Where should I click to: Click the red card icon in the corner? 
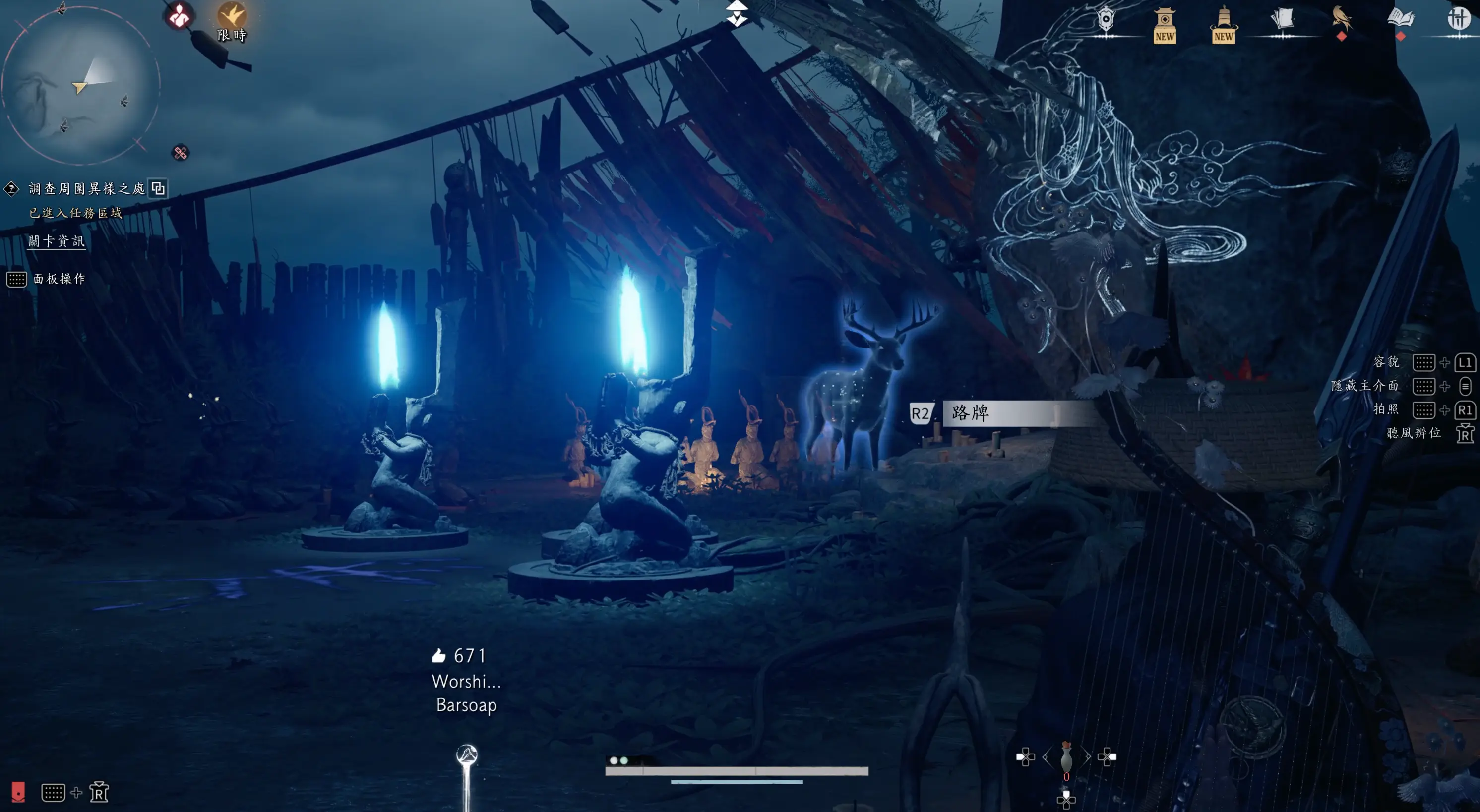tap(18, 792)
